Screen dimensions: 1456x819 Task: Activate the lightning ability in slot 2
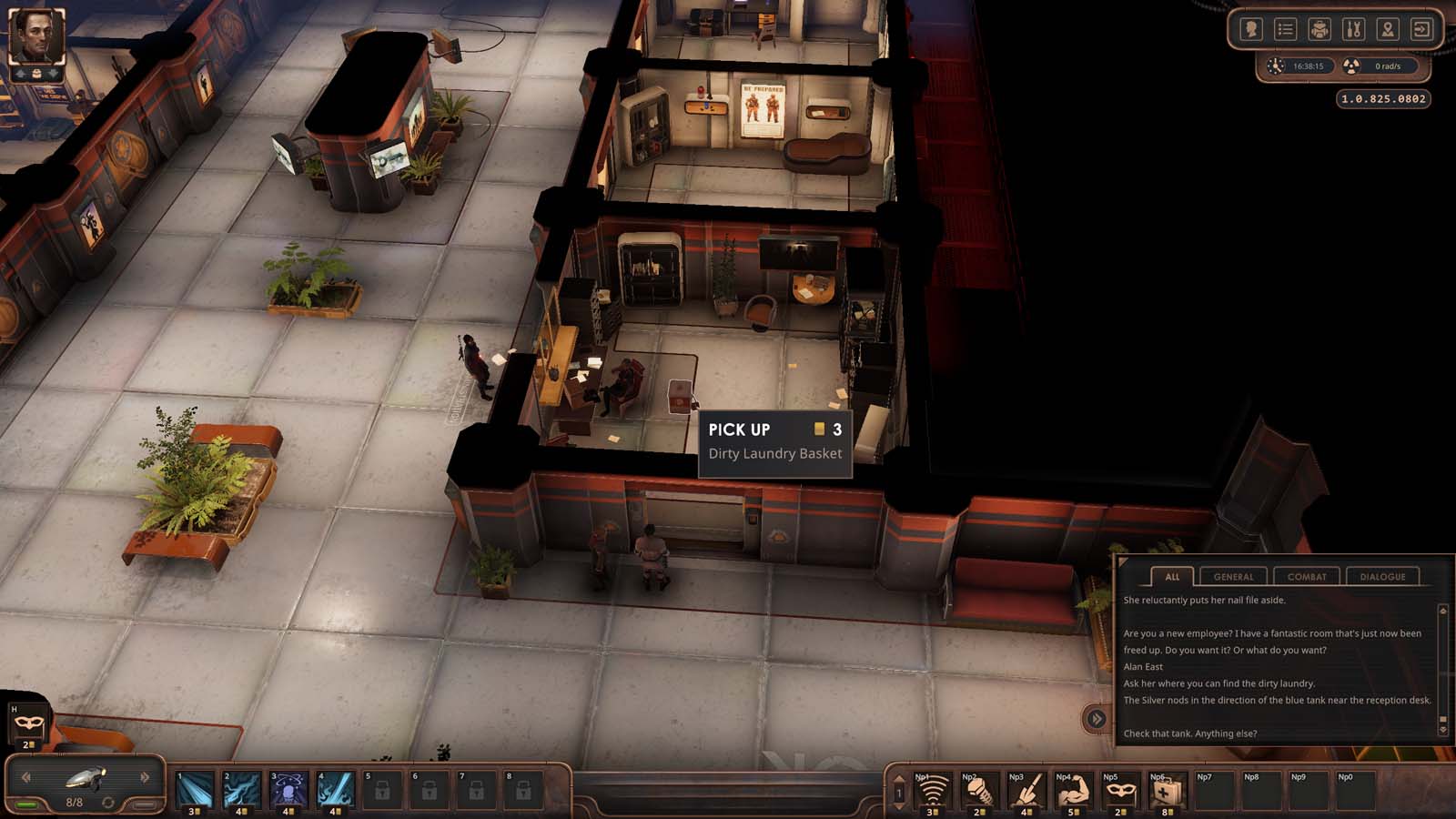(243, 790)
